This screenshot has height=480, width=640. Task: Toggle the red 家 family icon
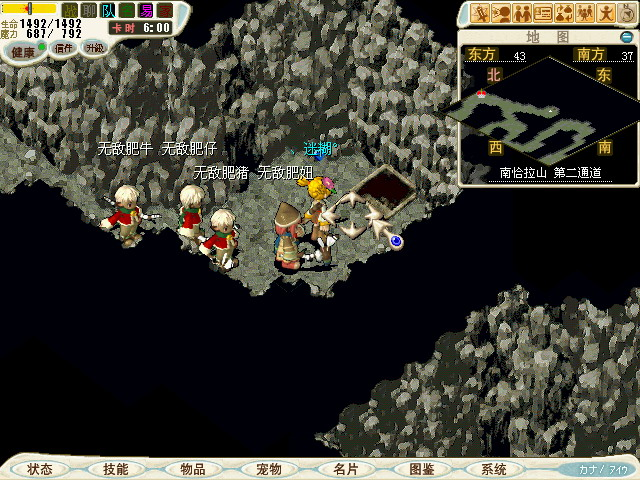pyautogui.click(x=165, y=10)
